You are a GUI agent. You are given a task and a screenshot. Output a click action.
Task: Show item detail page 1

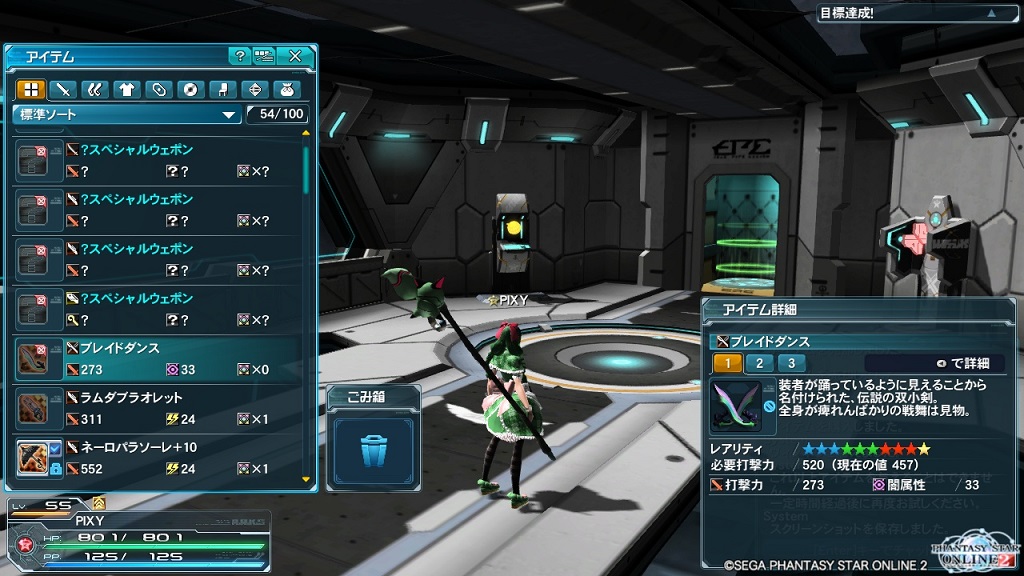728,363
